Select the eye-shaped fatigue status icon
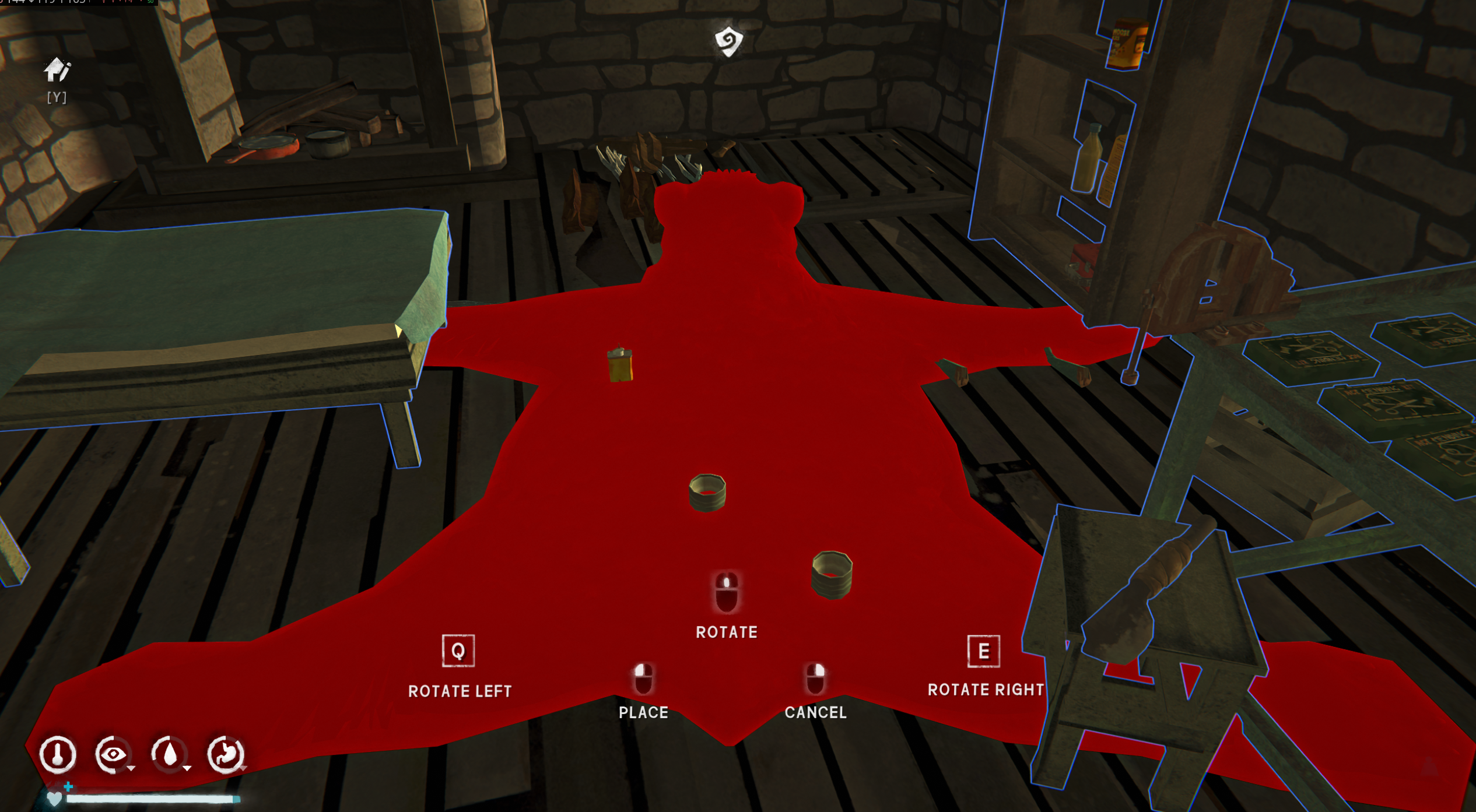The width and height of the screenshot is (1476, 812). coord(113,754)
